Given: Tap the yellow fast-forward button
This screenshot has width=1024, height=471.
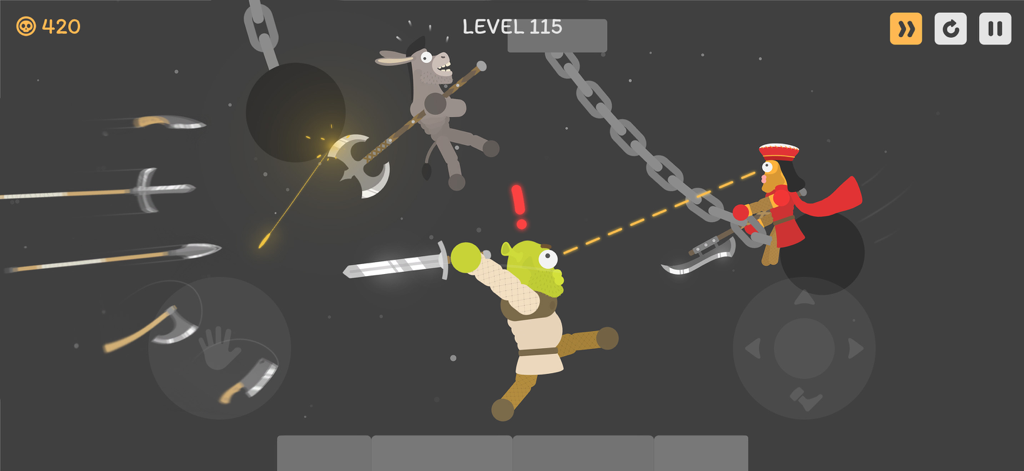Looking at the screenshot, I should [906, 29].
